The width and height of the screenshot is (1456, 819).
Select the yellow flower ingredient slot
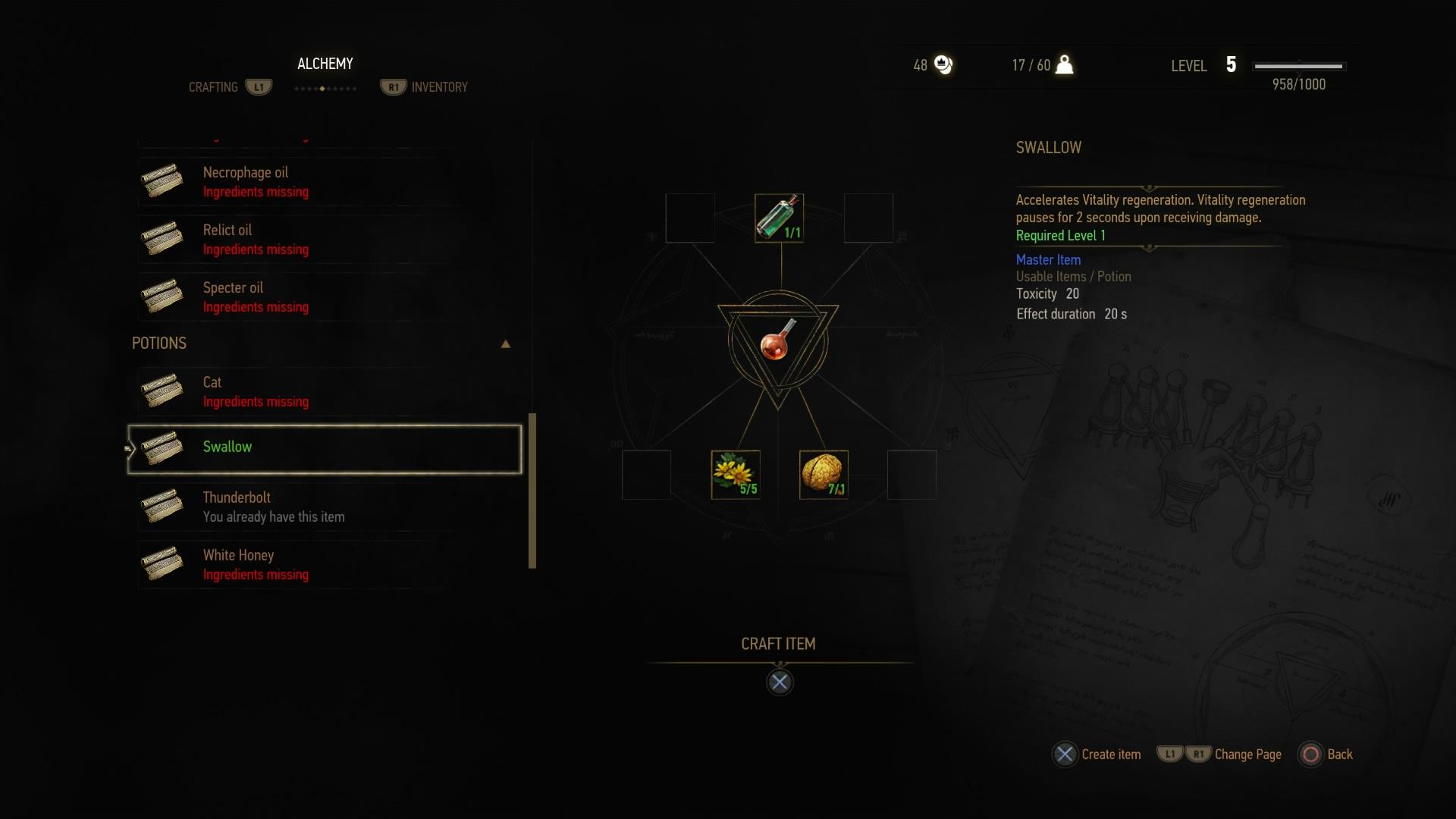735,475
